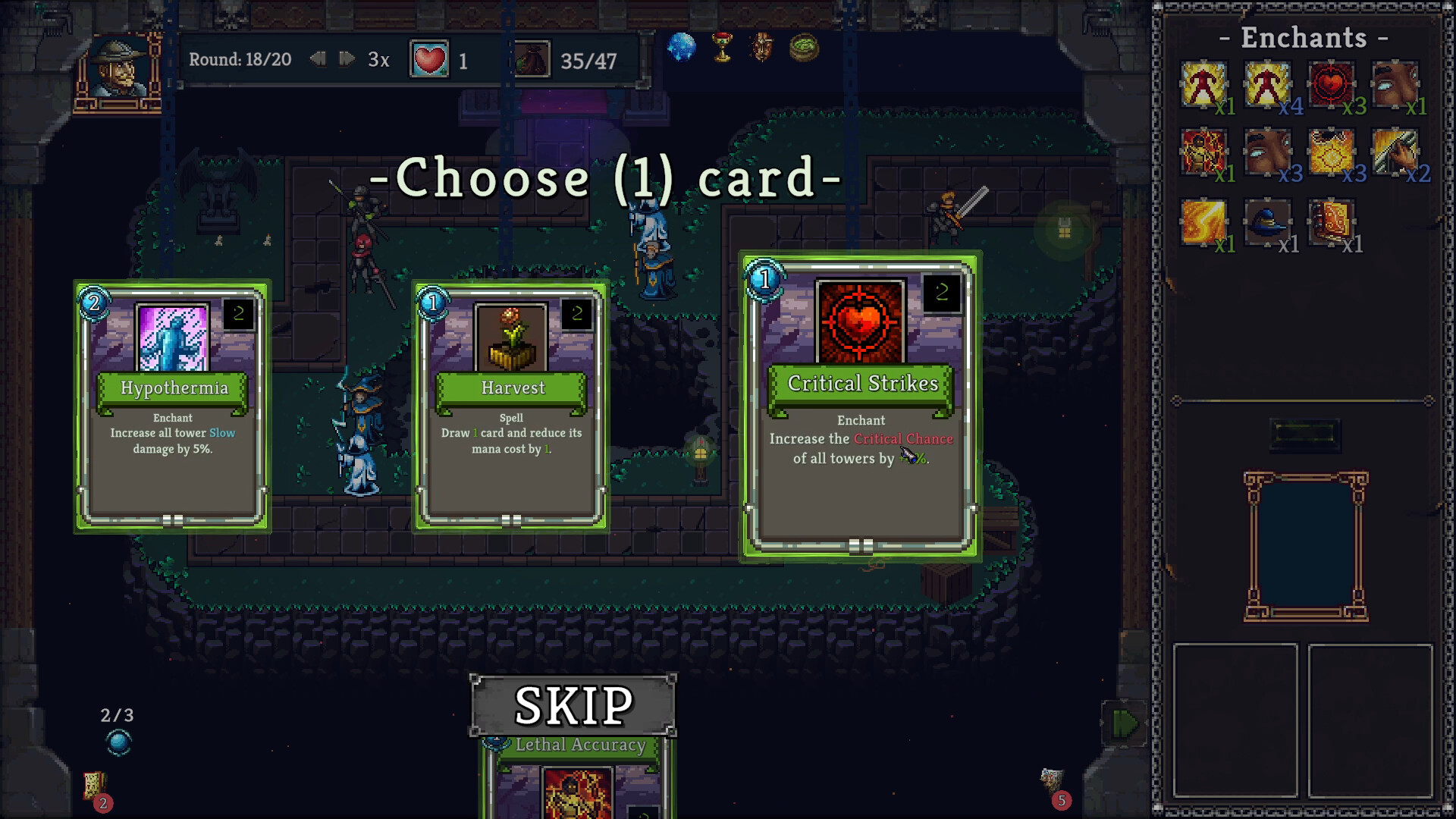1456x819 pixels.
Task: Inspect the flaming archer enchant icon
Action: [1204, 152]
